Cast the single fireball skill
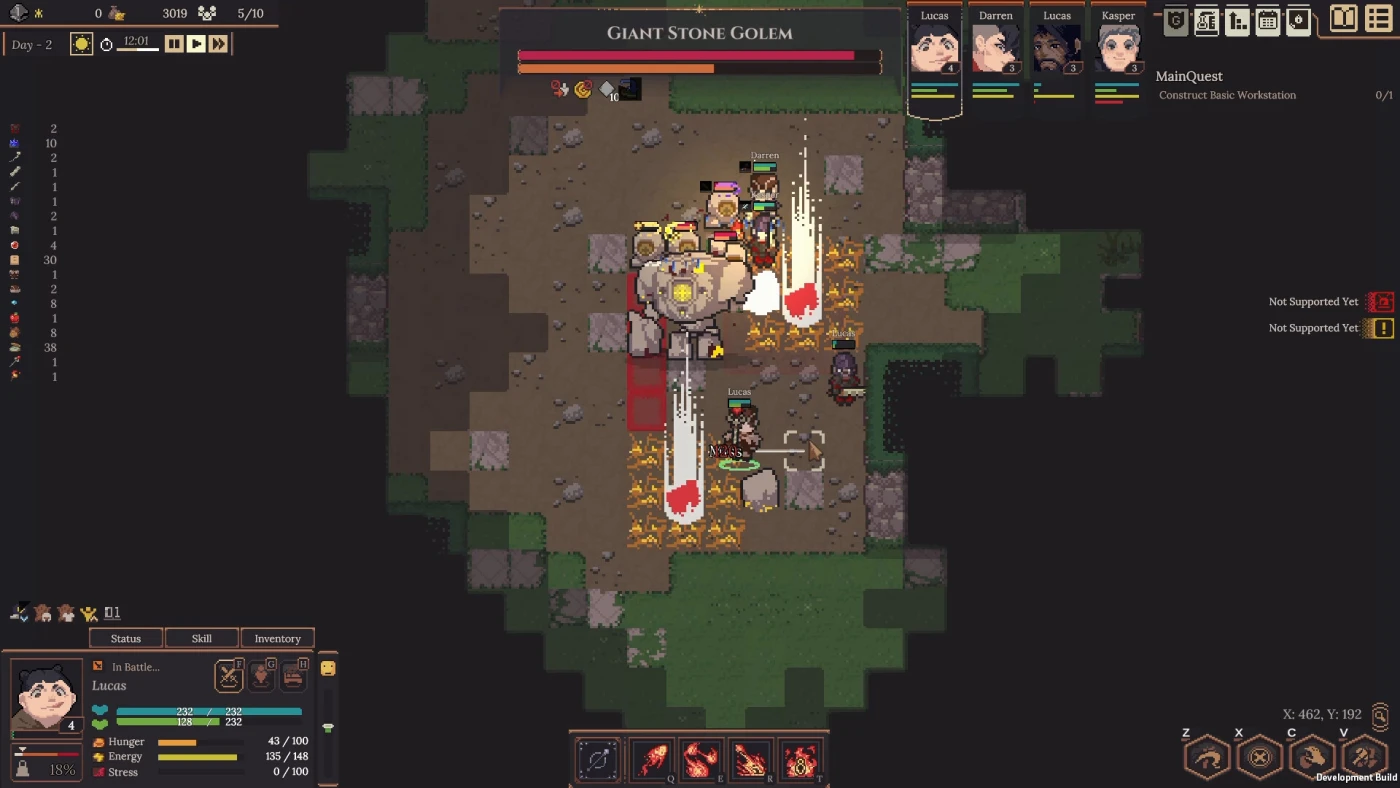 [x=652, y=760]
